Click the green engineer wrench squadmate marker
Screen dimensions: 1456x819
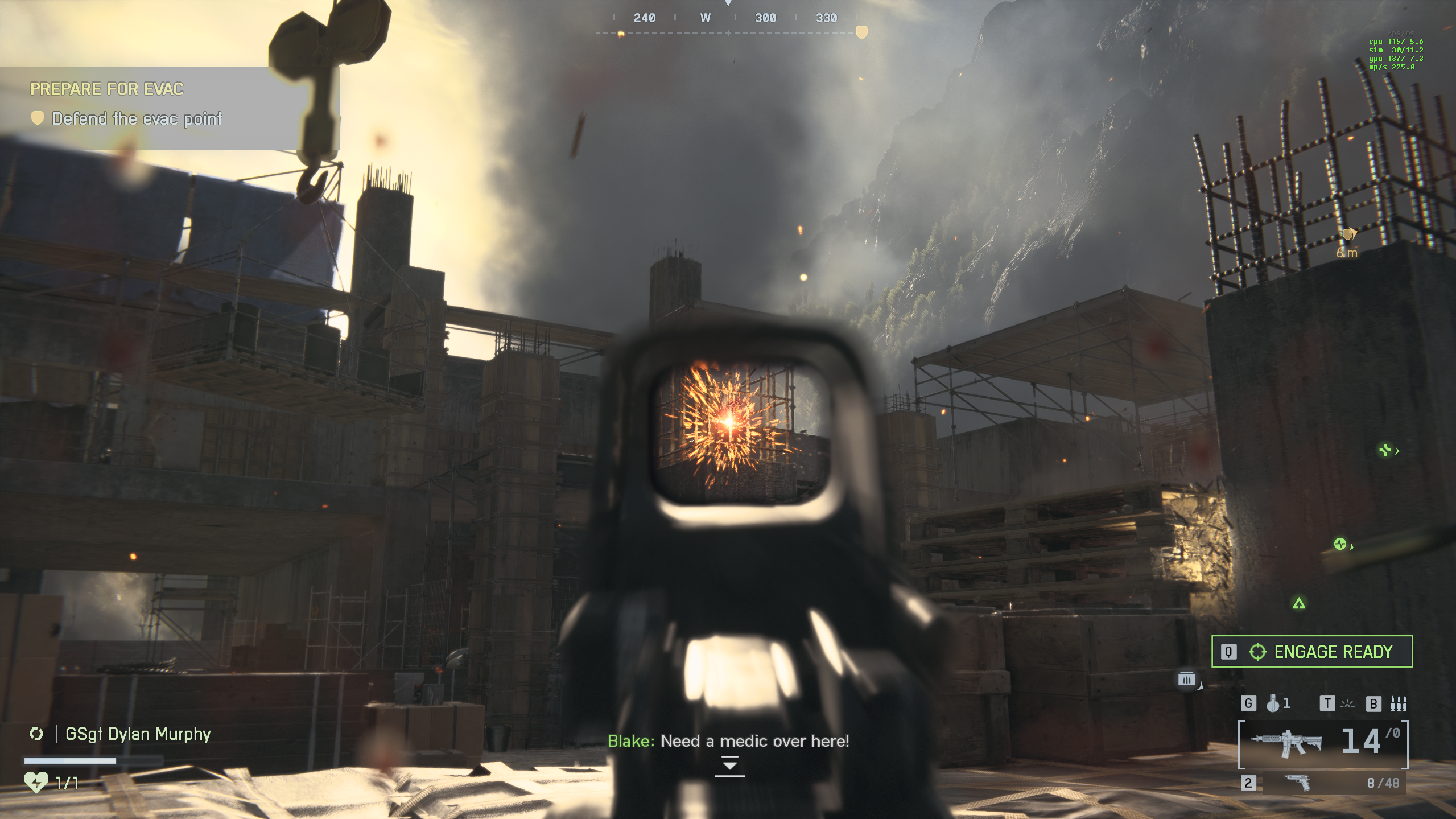tap(1385, 450)
